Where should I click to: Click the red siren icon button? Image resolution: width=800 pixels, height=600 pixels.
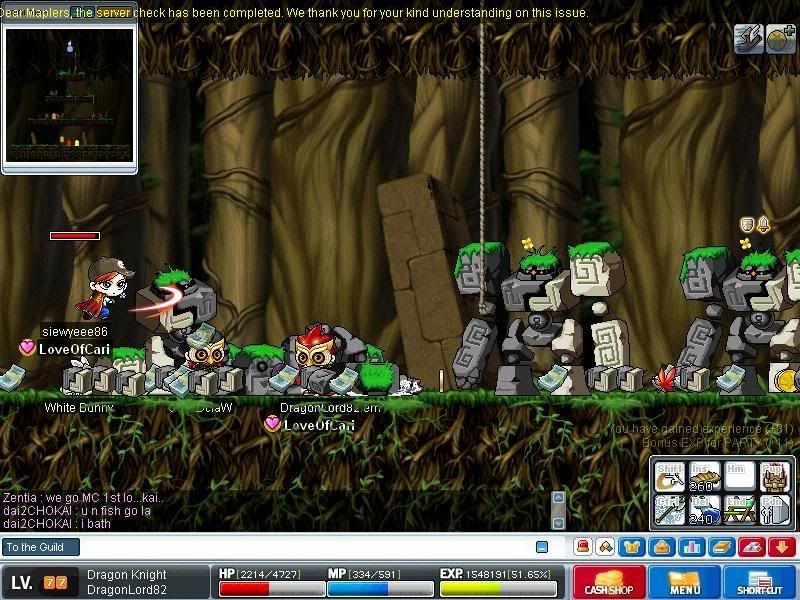(582, 547)
